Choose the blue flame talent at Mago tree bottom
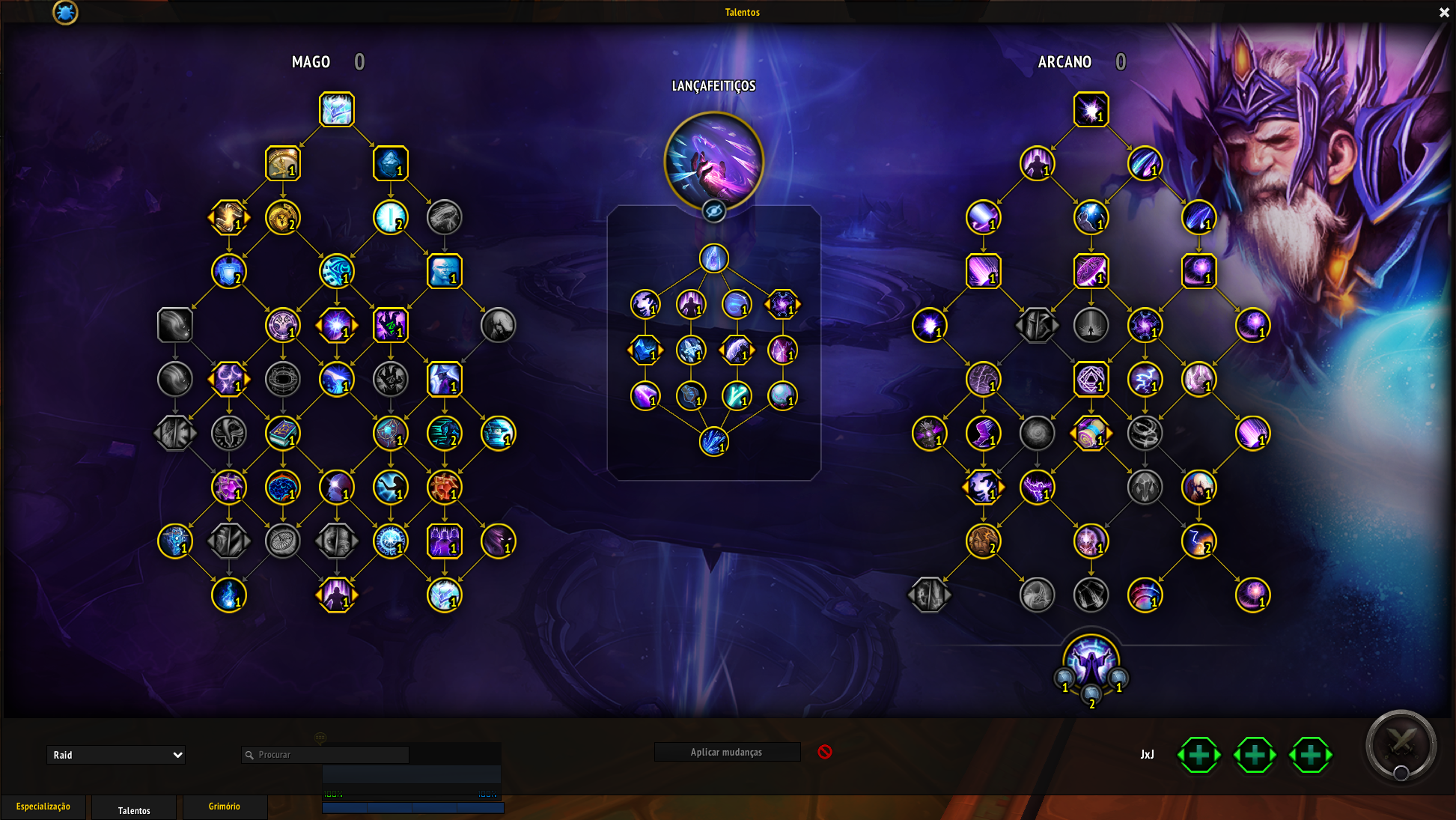Viewport: 1456px width, 820px height. pyautogui.click(x=229, y=595)
